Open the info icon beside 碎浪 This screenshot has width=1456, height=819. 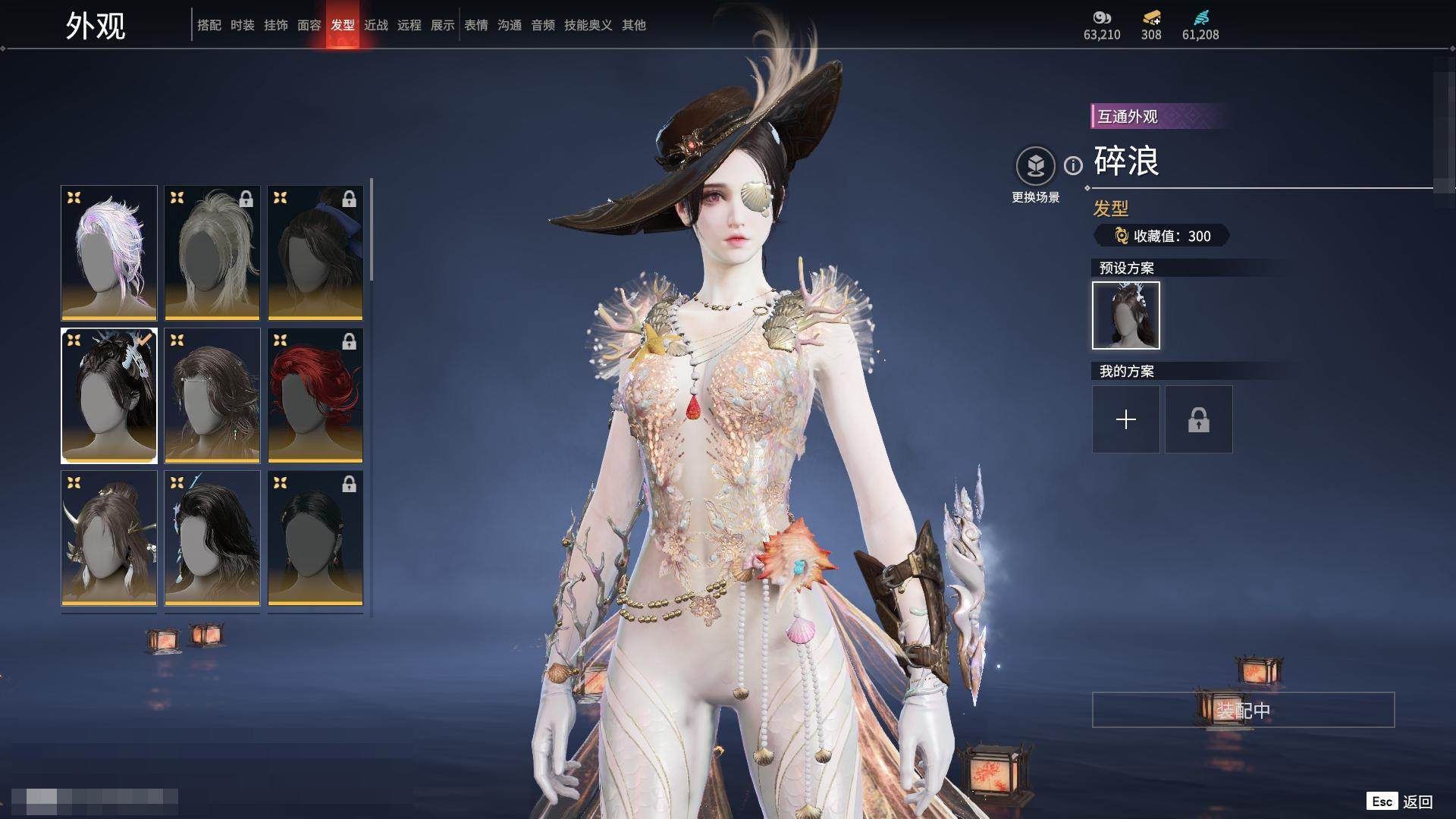coord(1073,165)
